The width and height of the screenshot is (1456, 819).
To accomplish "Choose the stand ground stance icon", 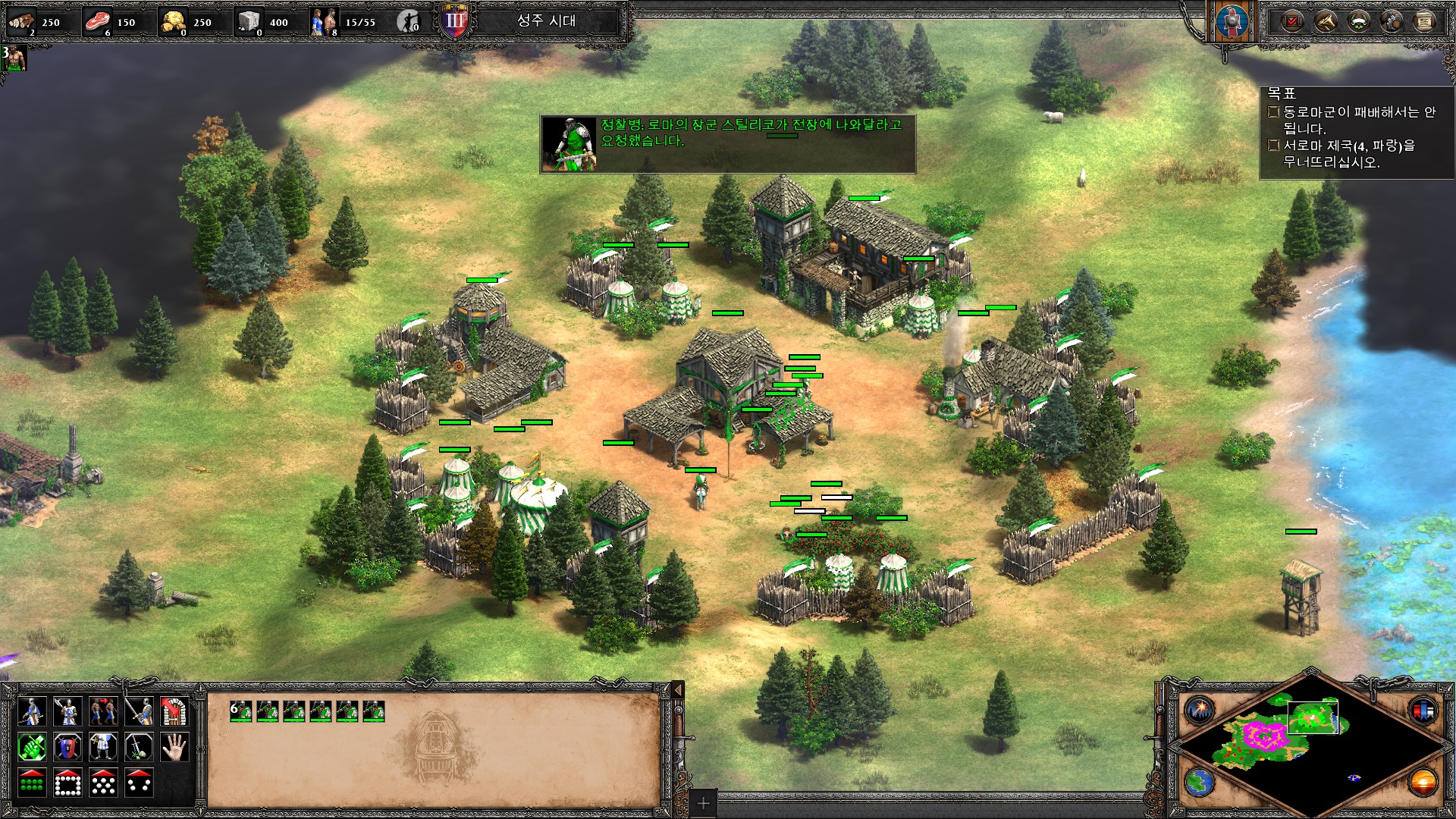I will point(103,748).
